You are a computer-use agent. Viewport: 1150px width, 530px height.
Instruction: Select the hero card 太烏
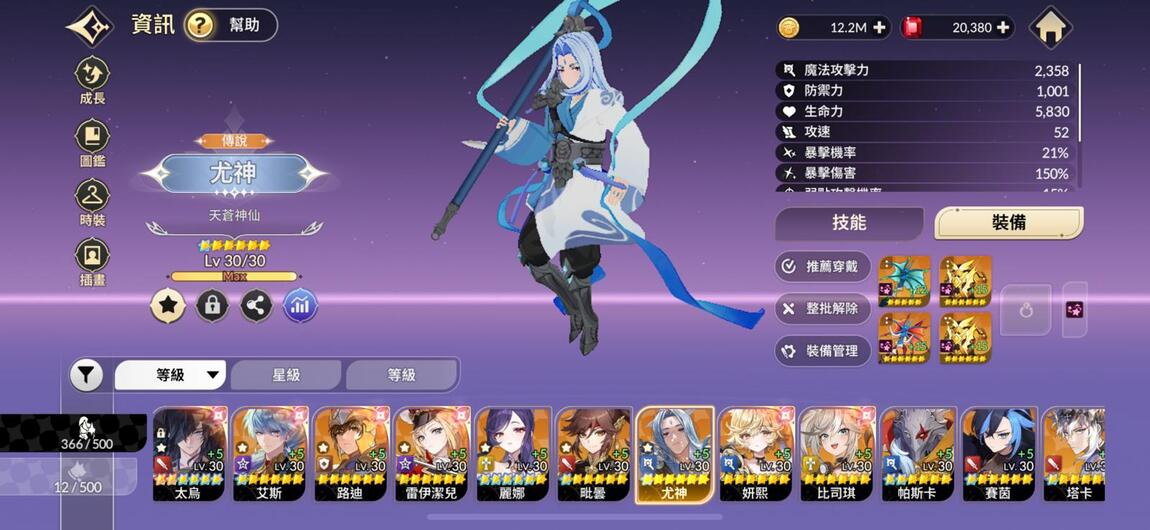189,453
